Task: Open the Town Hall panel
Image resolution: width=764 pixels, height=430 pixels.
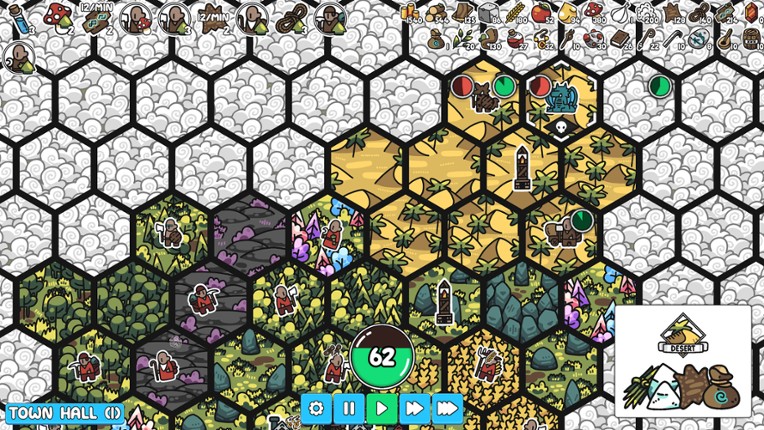Action: point(65,412)
